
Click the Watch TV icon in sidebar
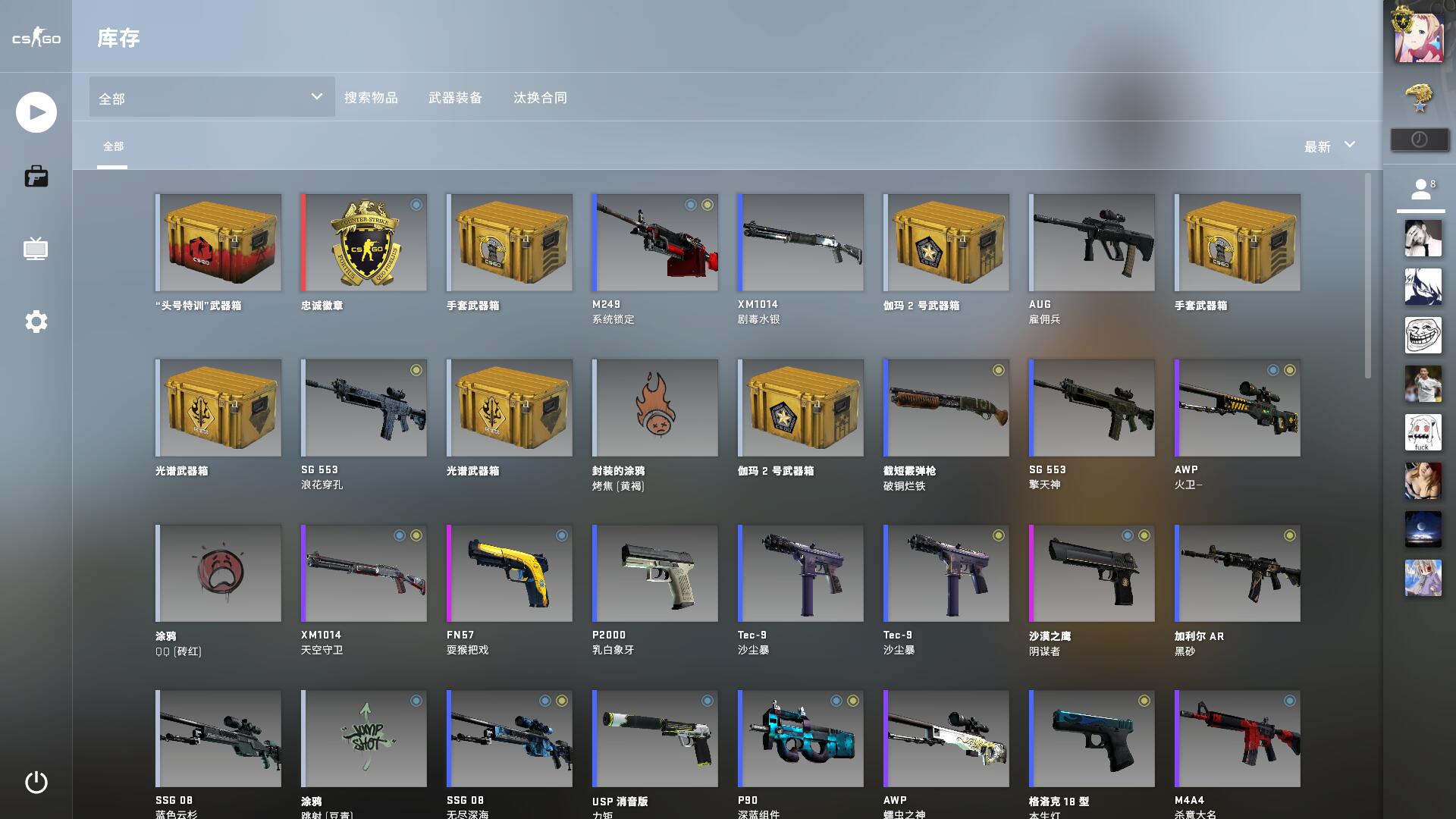pos(35,249)
